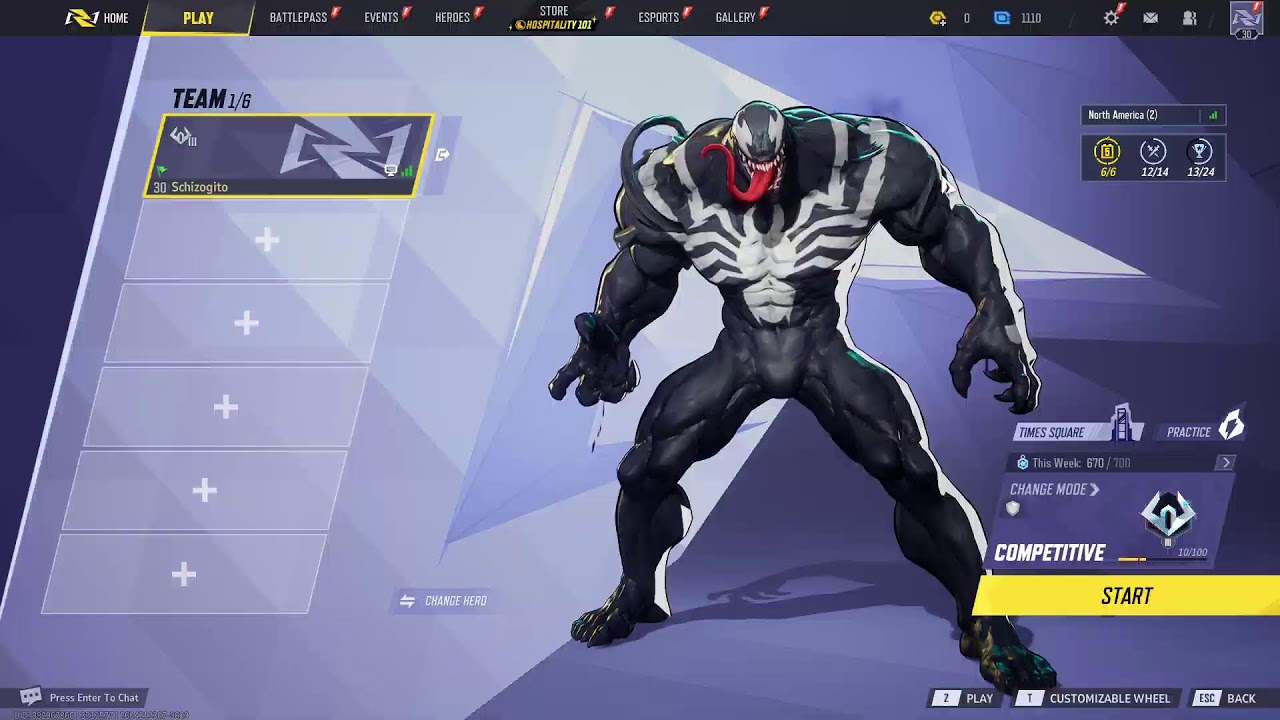Start the Competitive match

pos(1126,596)
